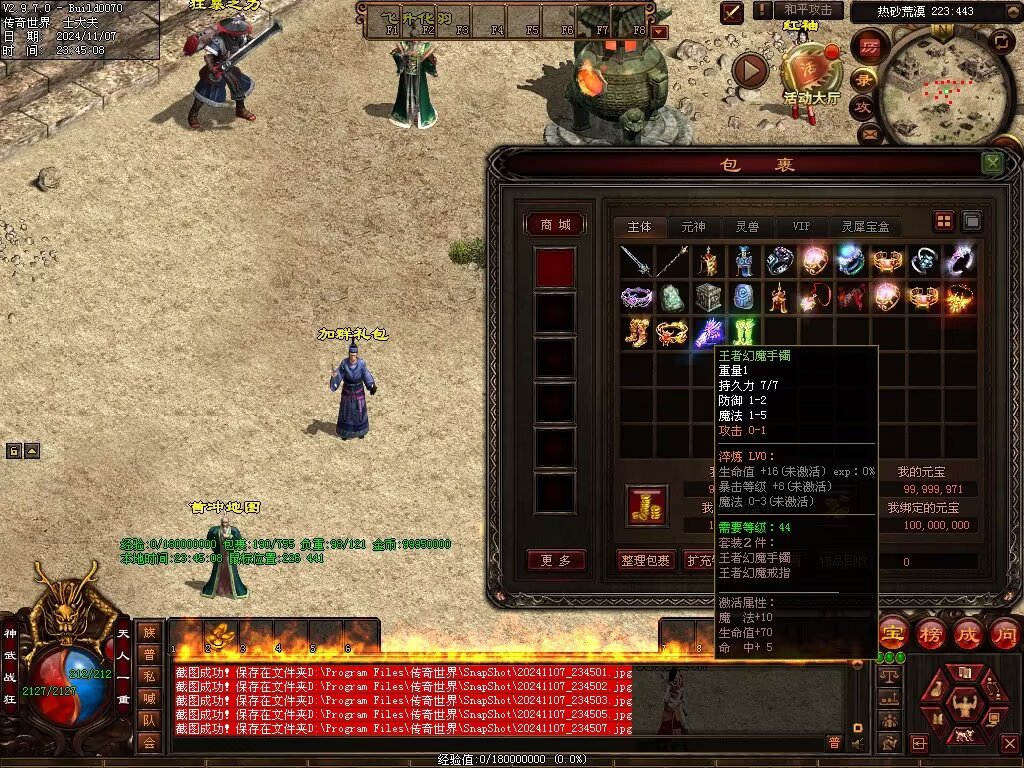This screenshot has width=1024, height=768.
Task: Click the round play arrow button
Action: (x=750, y=70)
